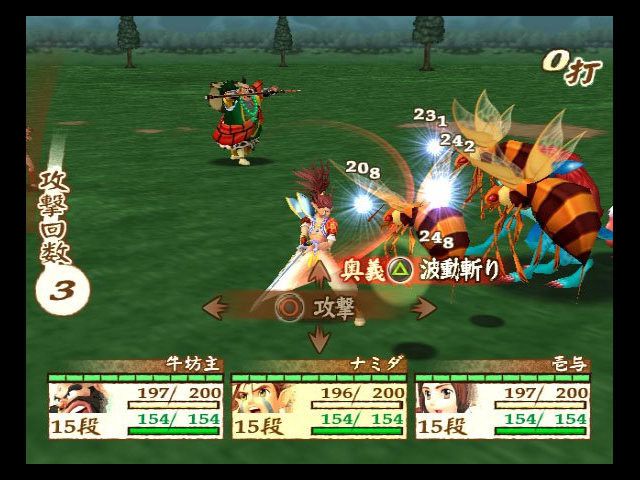Click the down arrow of the command cross
The height and width of the screenshot is (480, 640).
(x=319, y=341)
